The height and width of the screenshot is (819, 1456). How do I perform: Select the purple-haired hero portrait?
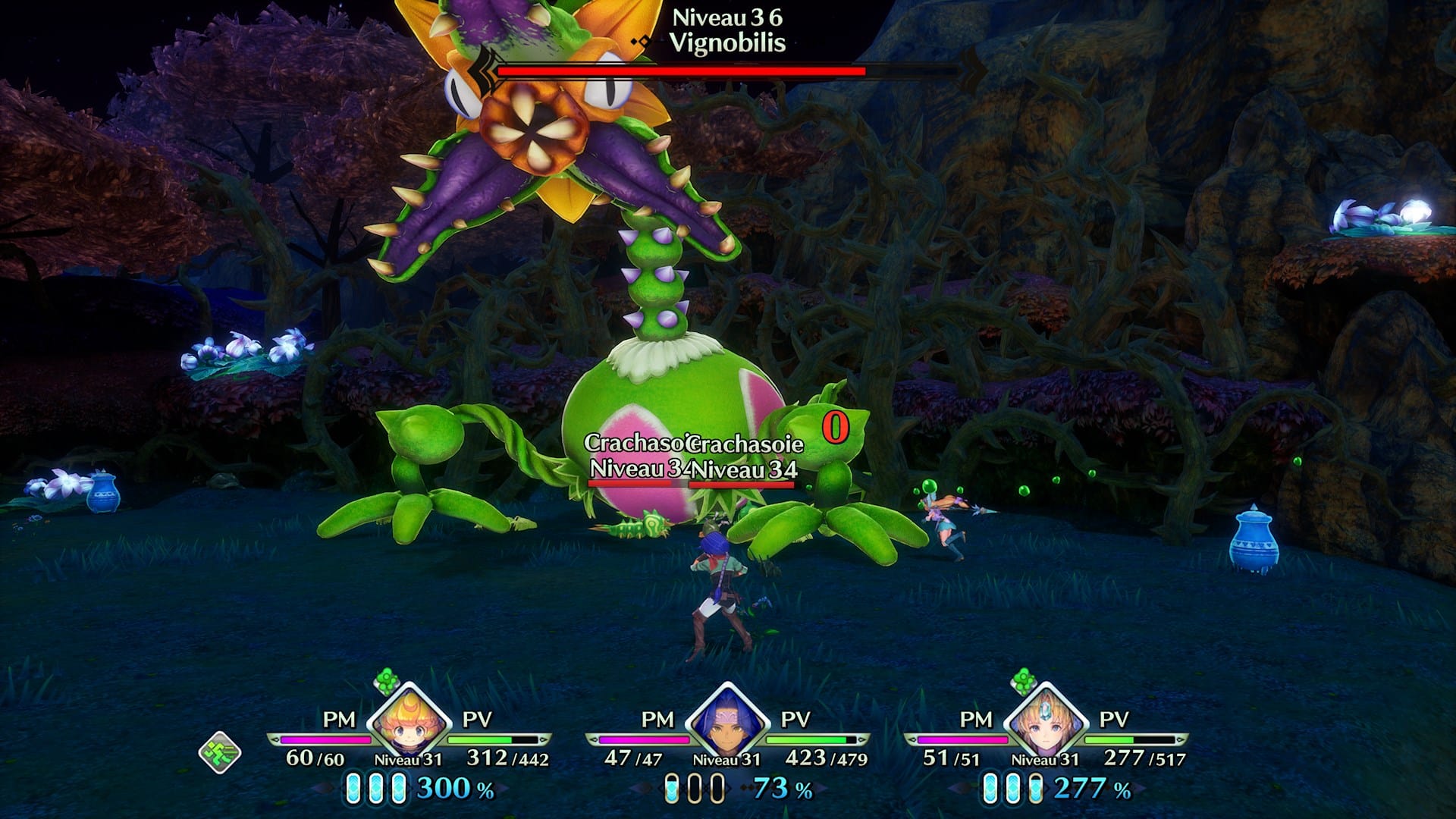pyautogui.click(x=727, y=722)
